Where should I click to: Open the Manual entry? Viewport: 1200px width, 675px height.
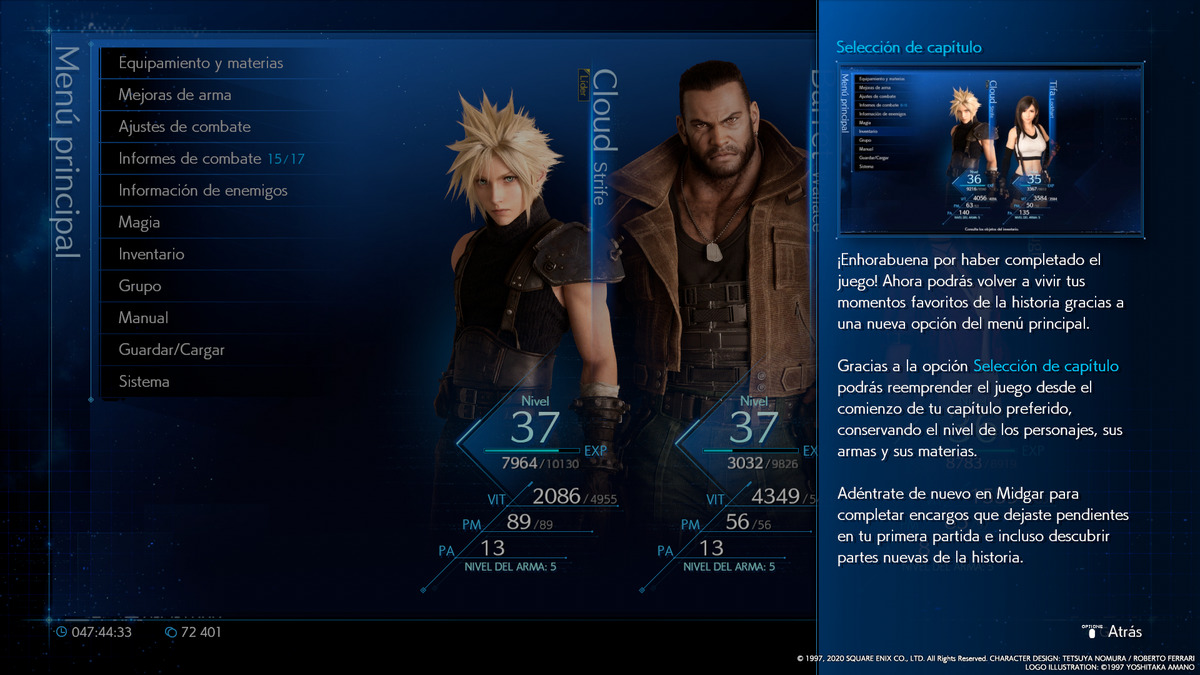coord(143,318)
